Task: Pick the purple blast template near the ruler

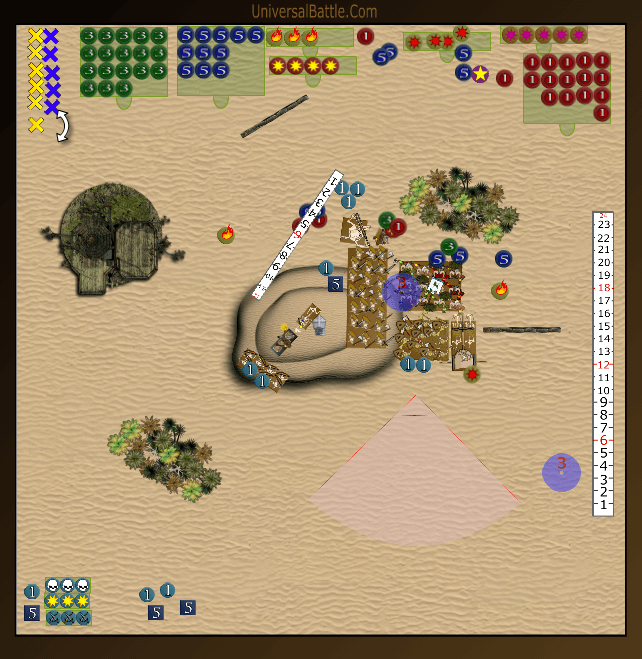Action: coord(561,472)
